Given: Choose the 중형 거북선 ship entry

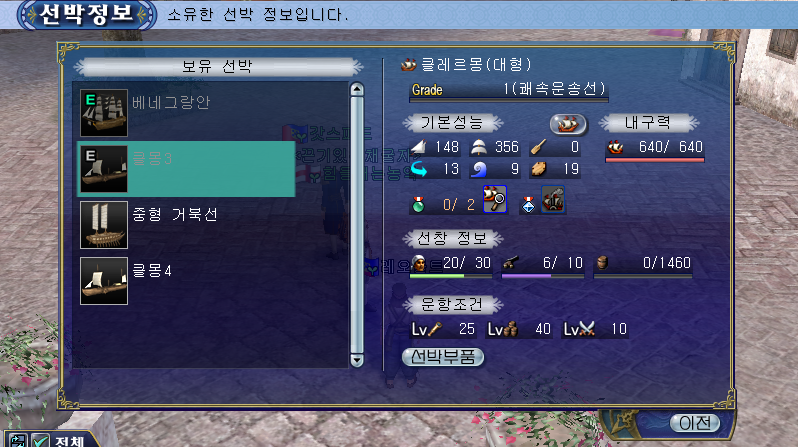Looking at the screenshot, I should click(186, 225).
